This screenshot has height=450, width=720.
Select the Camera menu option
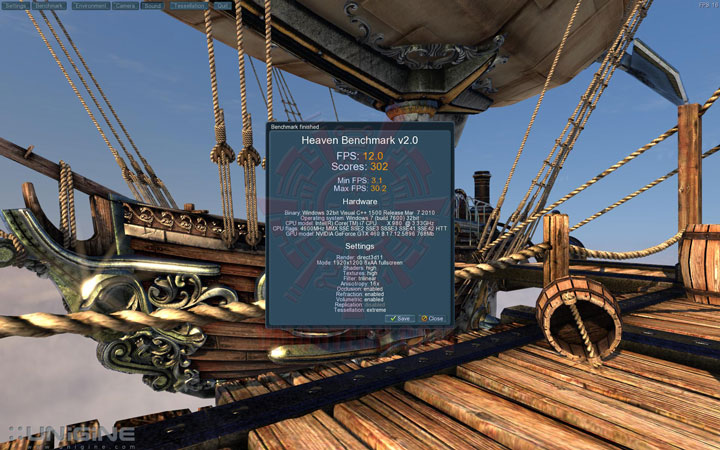(125, 5)
